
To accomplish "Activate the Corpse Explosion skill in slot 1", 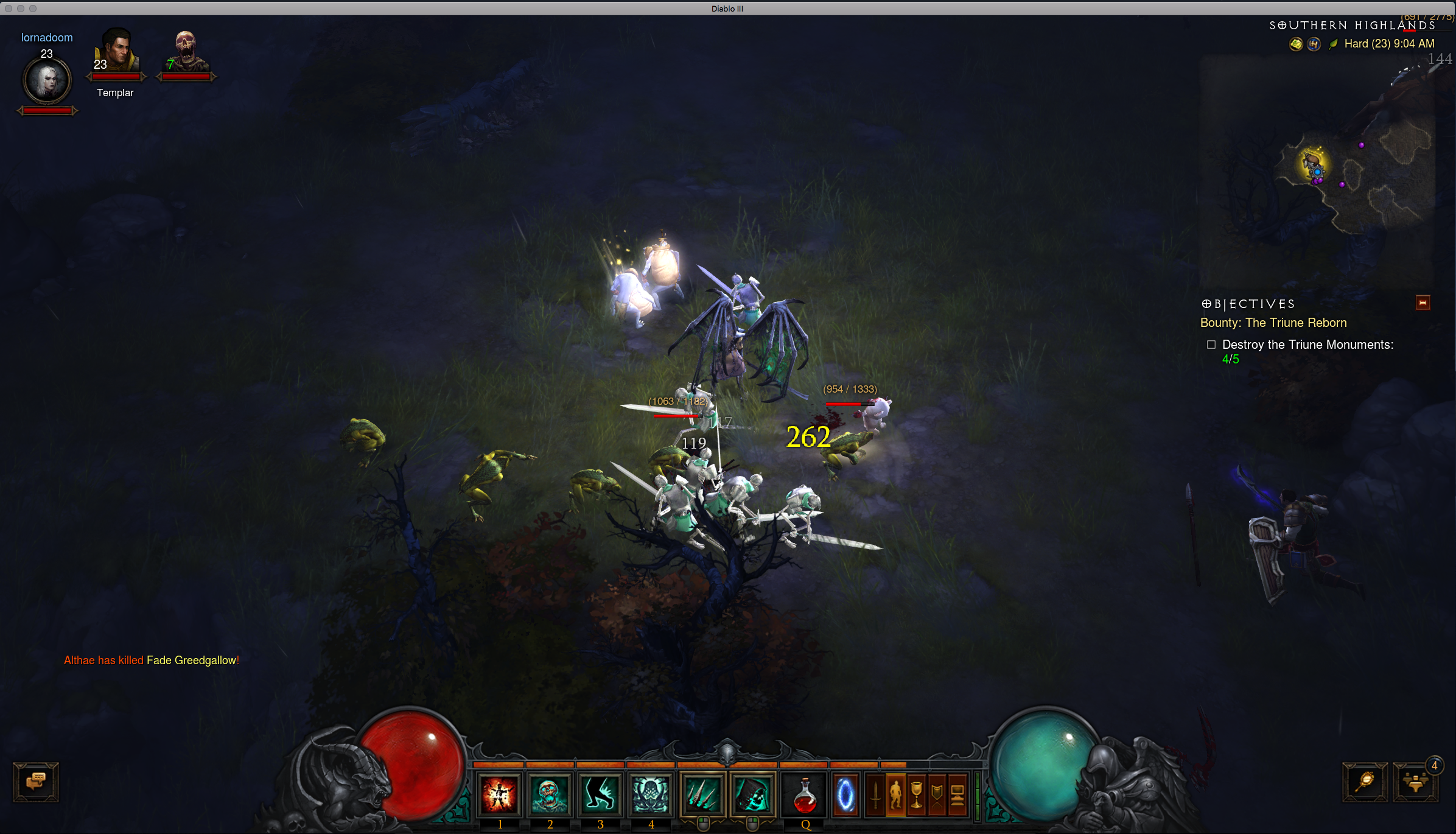I will (x=499, y=794).
